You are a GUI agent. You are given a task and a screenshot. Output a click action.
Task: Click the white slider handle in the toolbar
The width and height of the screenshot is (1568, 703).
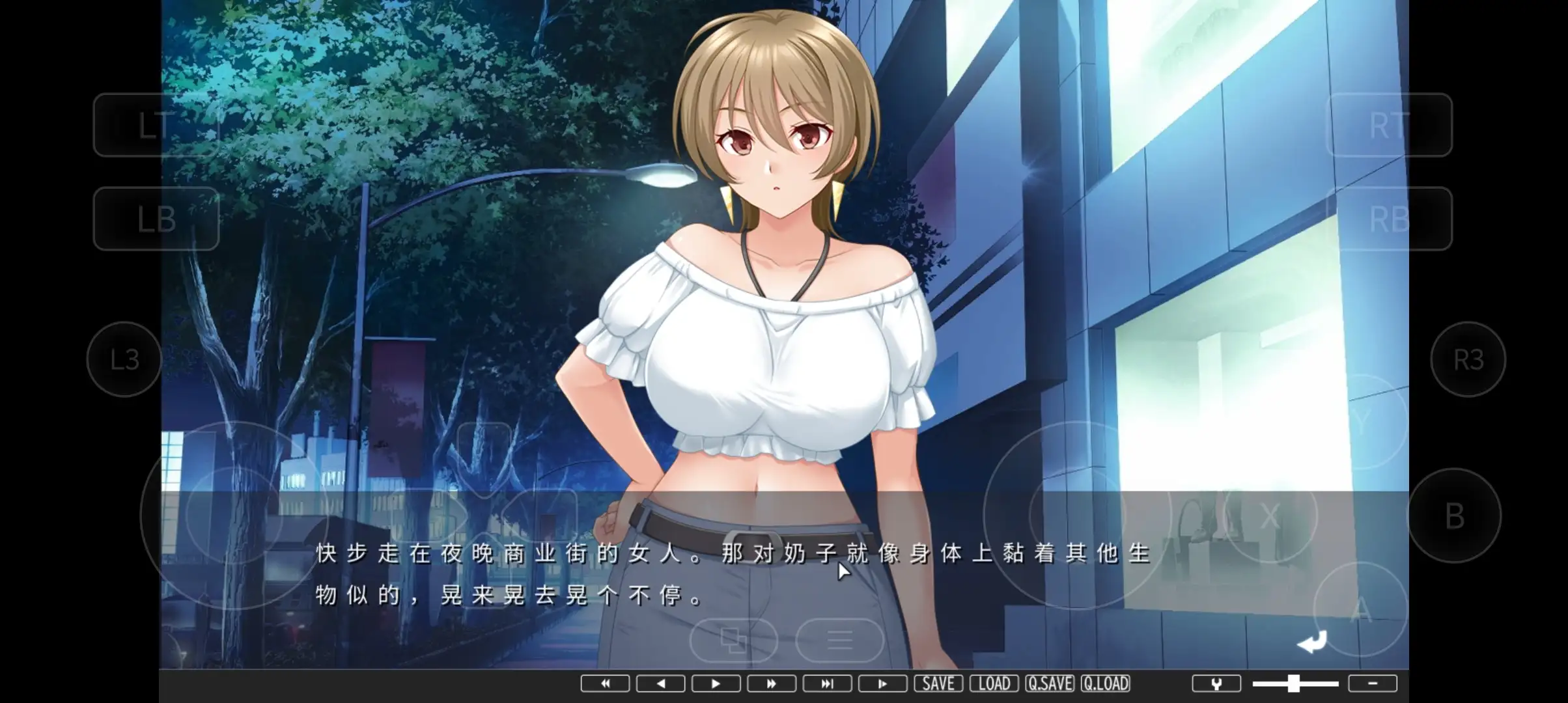[1294, 683]
